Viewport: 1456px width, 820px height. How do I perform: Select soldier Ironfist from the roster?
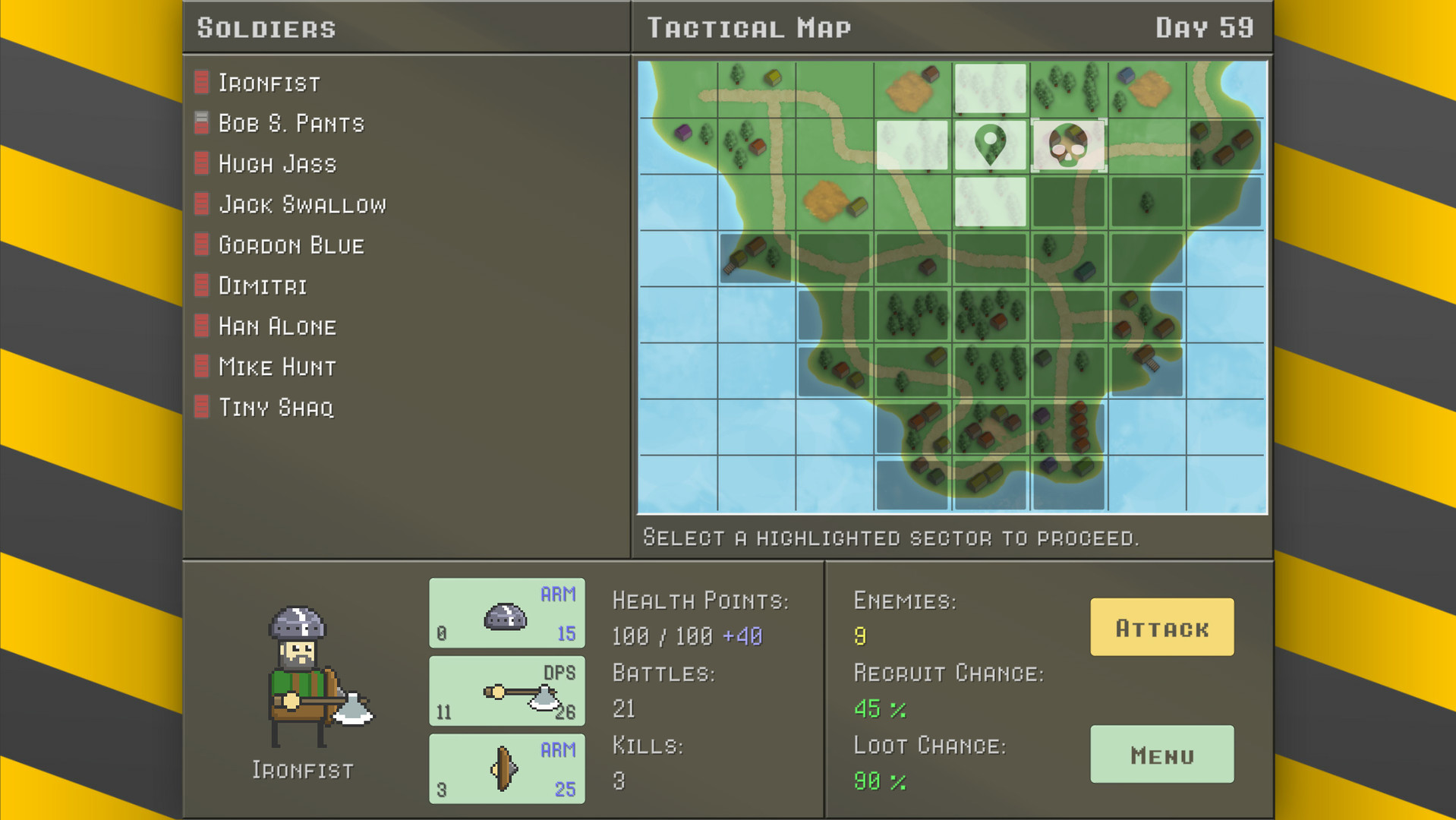tap(269, 83)
